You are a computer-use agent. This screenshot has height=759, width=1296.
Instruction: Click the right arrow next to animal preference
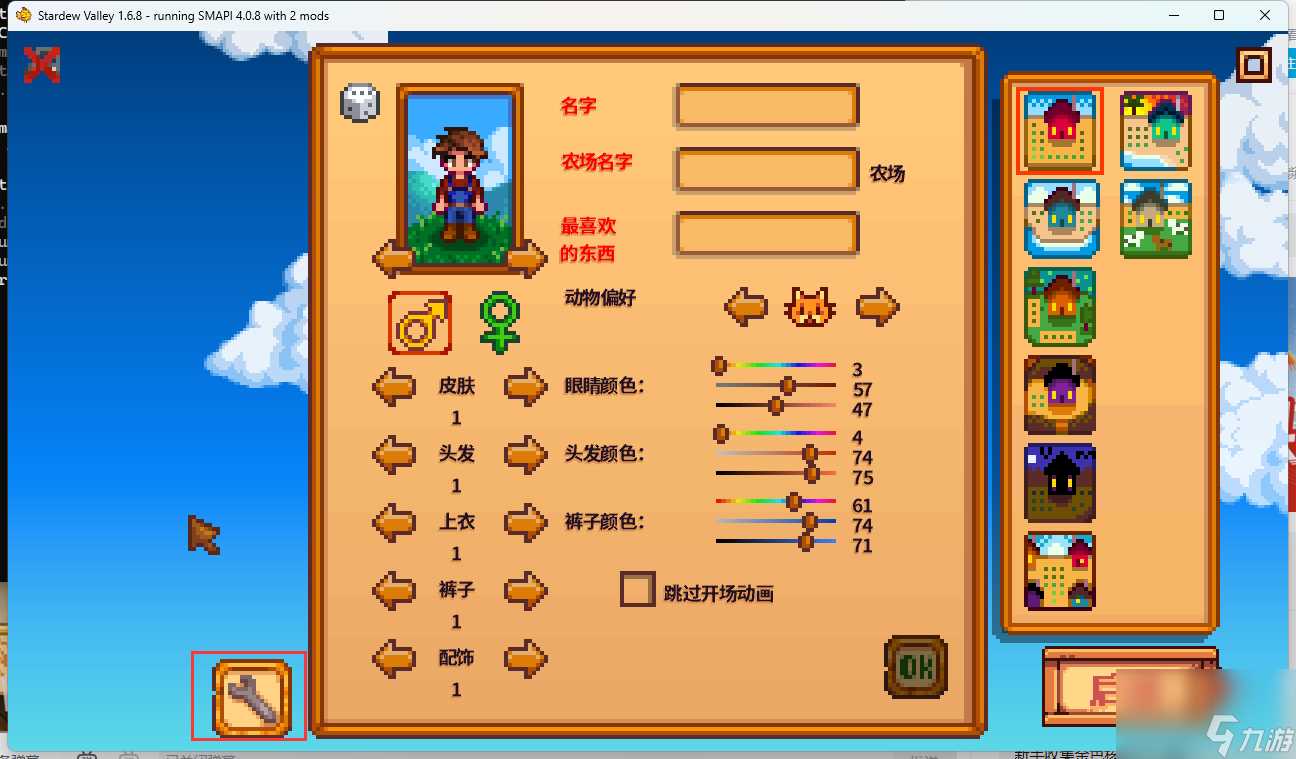point(877,307)
